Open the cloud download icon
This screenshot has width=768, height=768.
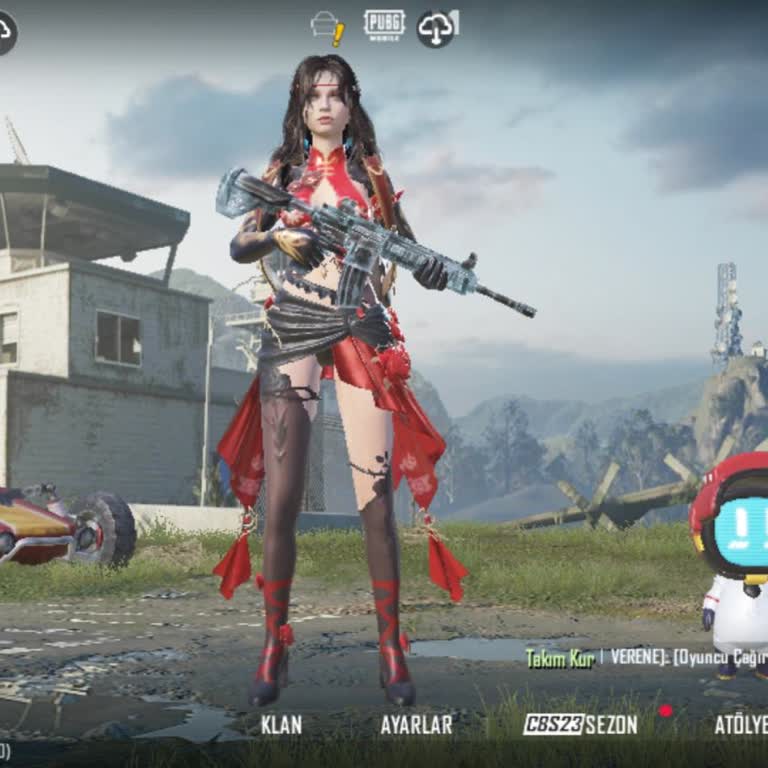[x=436, y=27]
